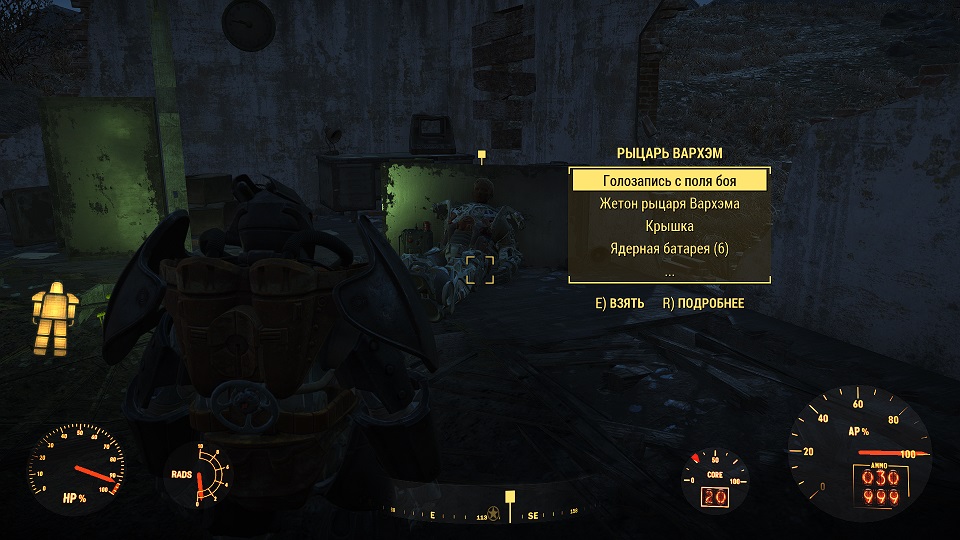Select the Голозапись с поля боя item
This screenshot has height=540, width=960.
(x=669, y=181)
